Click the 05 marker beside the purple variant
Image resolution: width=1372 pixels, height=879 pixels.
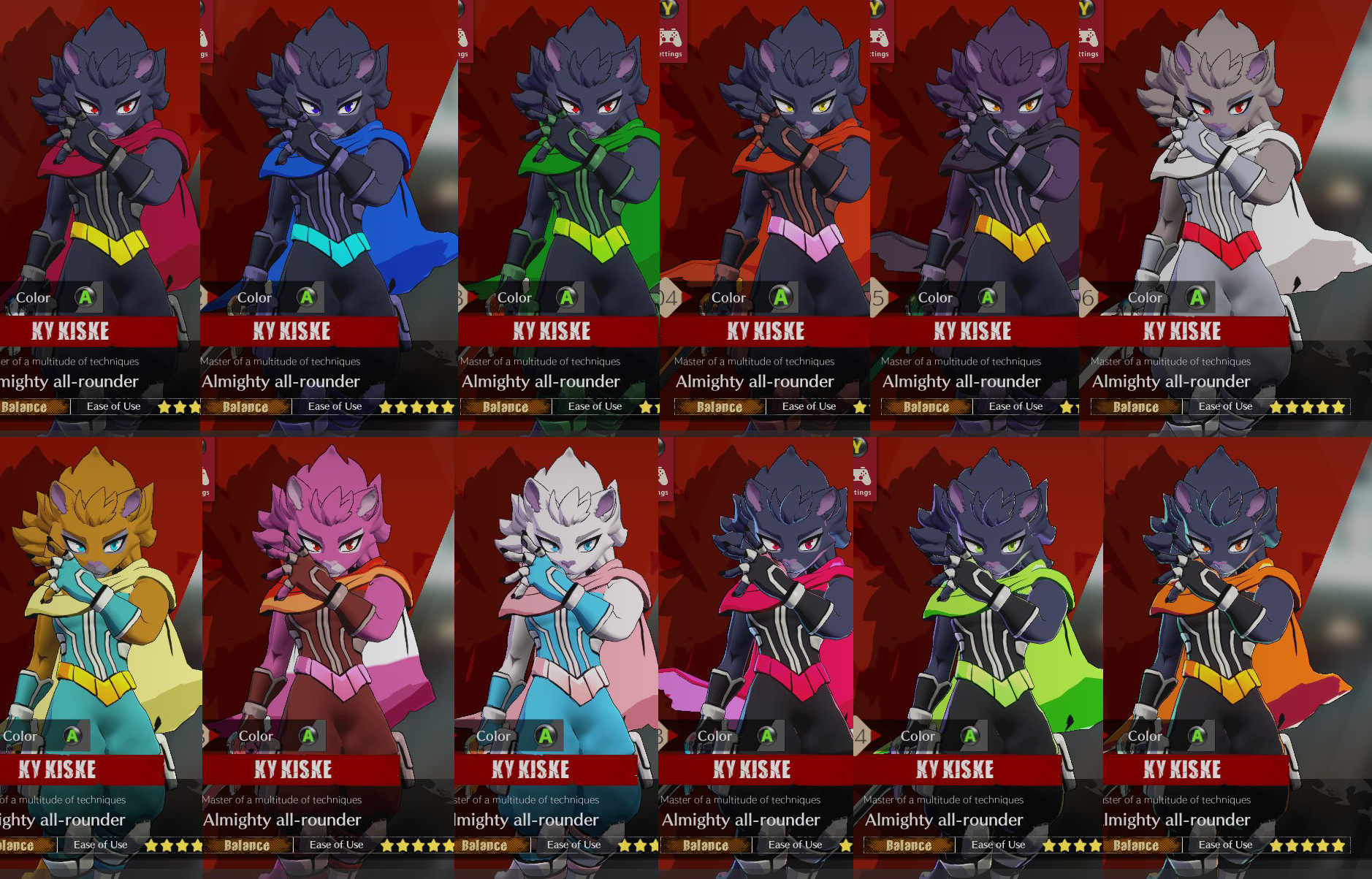click(x=875, y=297)
